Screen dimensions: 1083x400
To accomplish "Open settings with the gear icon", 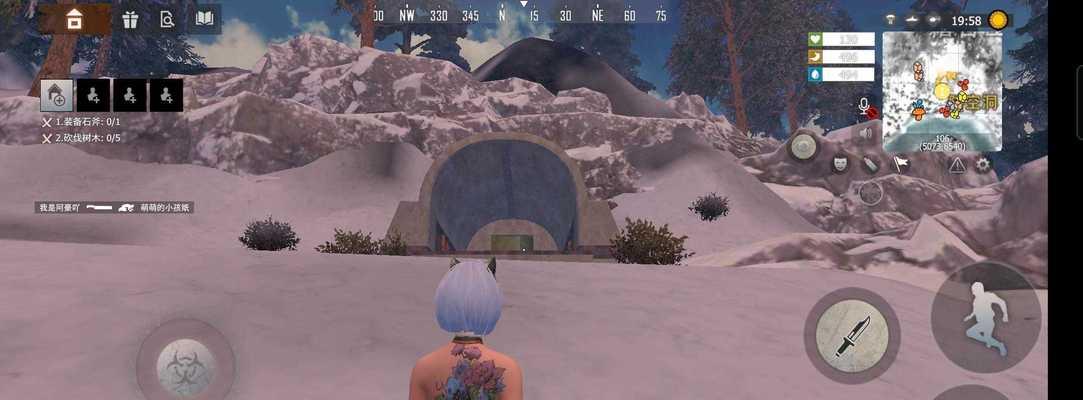I will pos(983,164).
